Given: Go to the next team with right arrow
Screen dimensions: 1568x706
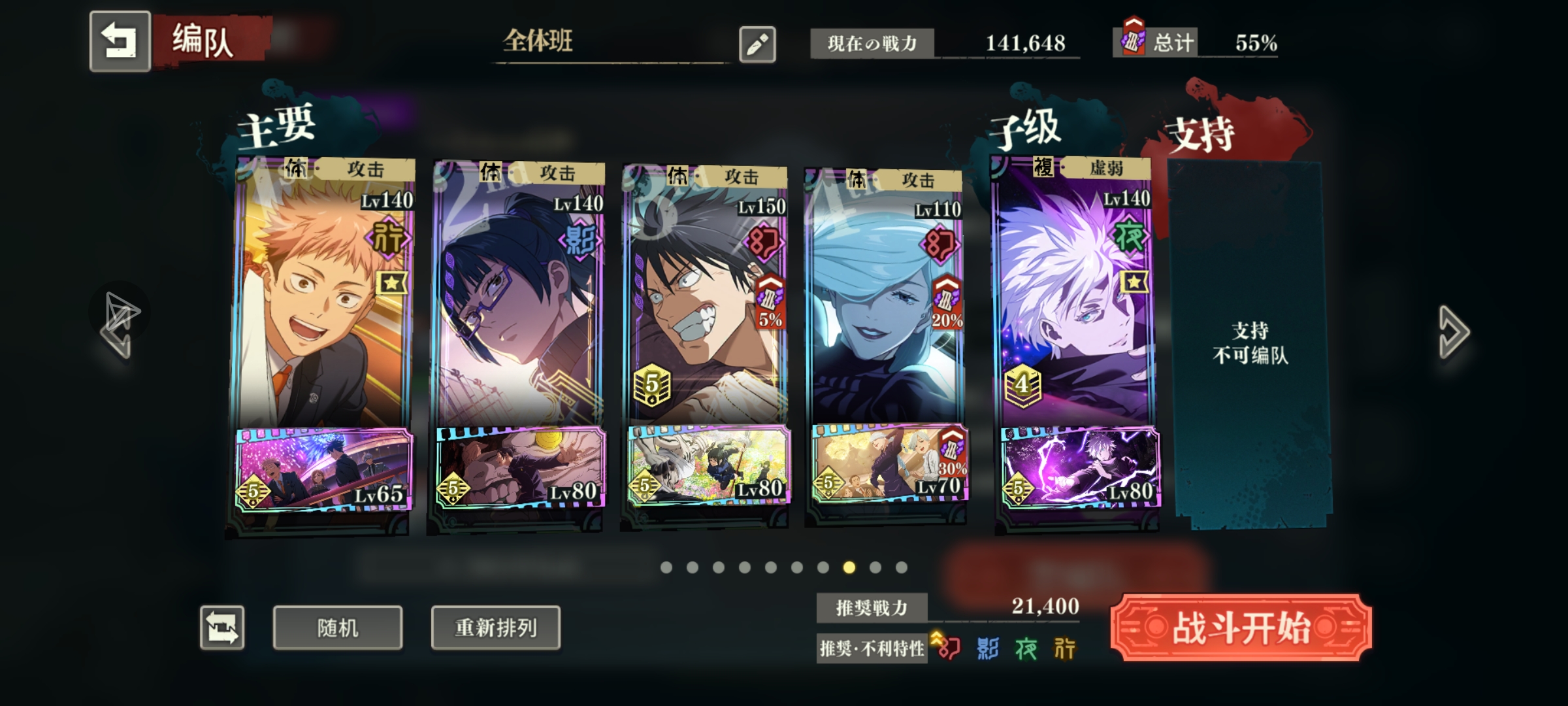Looking at the screenshot, I should tap(1453, 332).
